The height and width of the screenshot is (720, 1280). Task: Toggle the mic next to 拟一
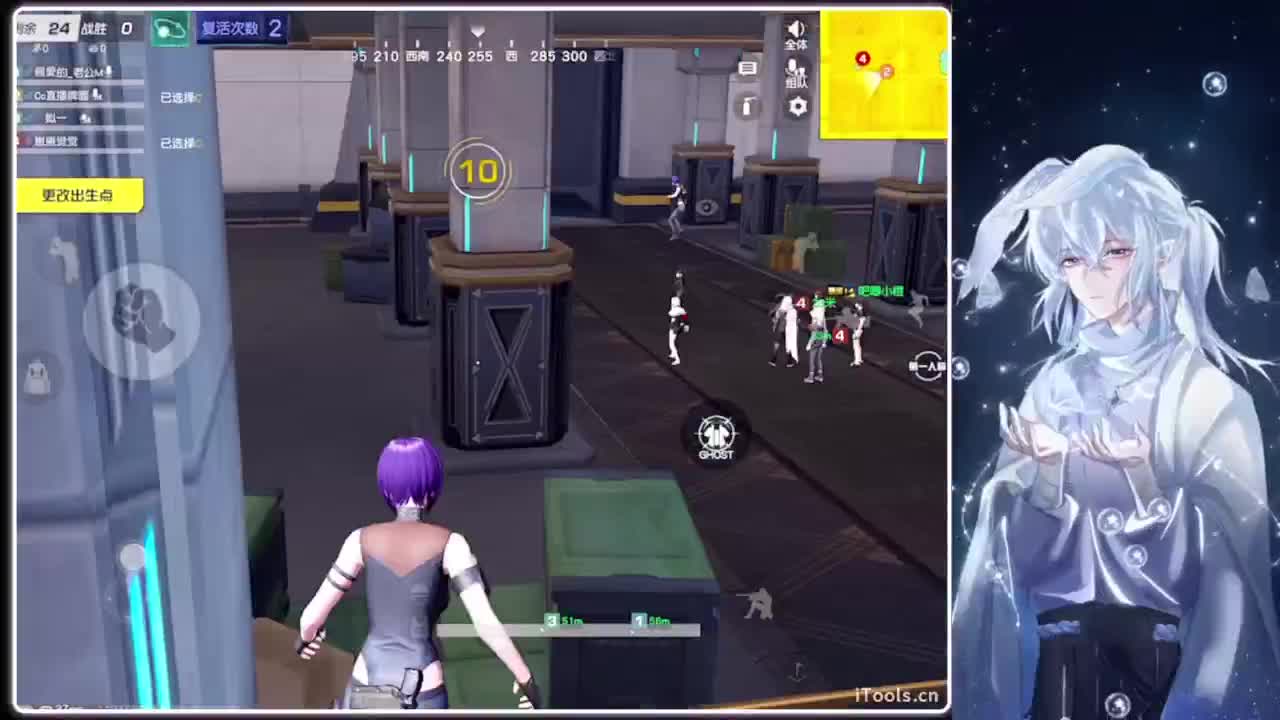[86, 119]
